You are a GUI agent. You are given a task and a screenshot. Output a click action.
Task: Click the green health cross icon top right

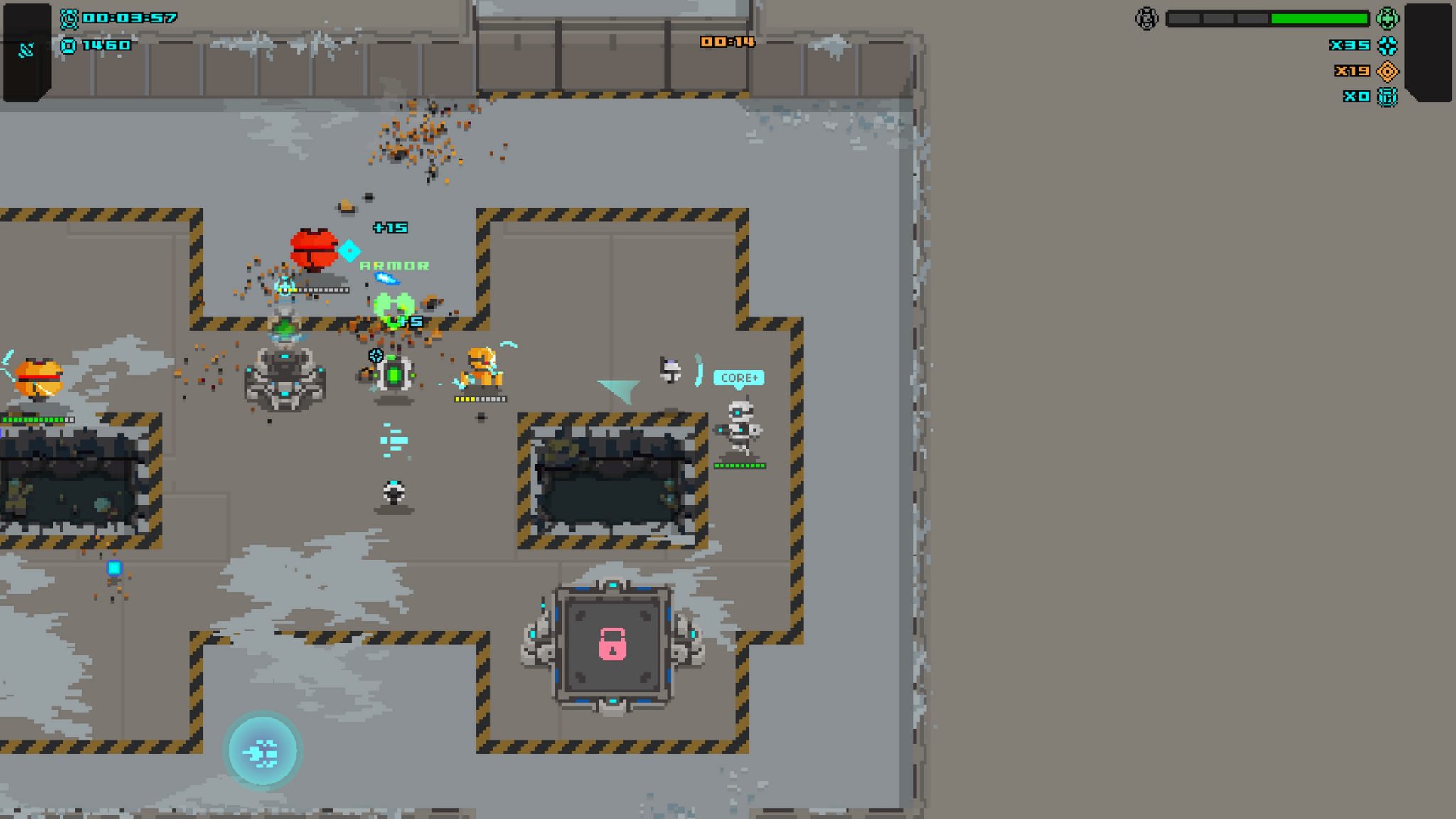[x=1388, y=18]
